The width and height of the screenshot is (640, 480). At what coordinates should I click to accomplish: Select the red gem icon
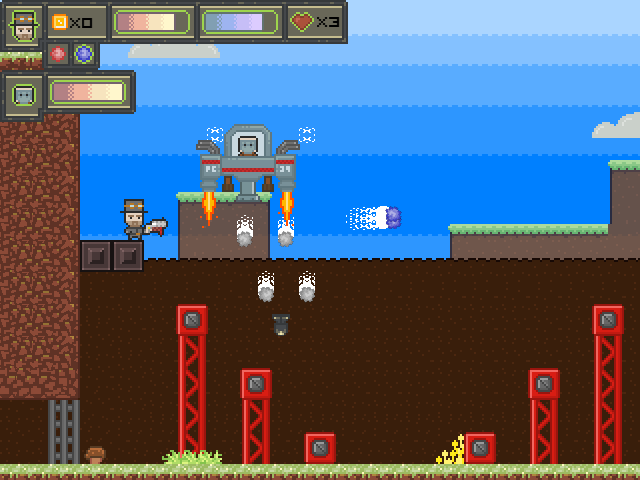coord(58,54)
